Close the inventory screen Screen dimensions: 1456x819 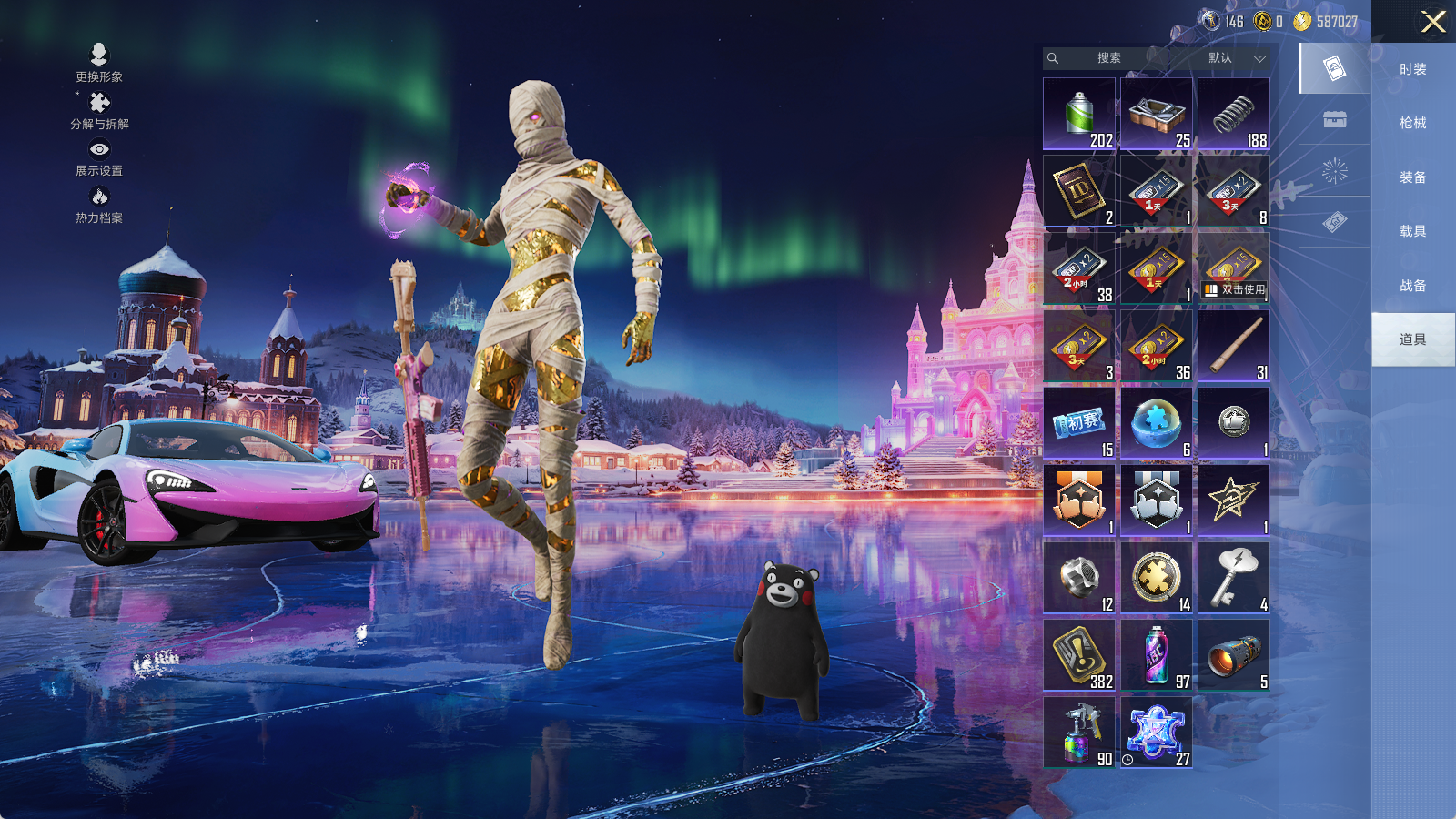[x=1433, y=22]
